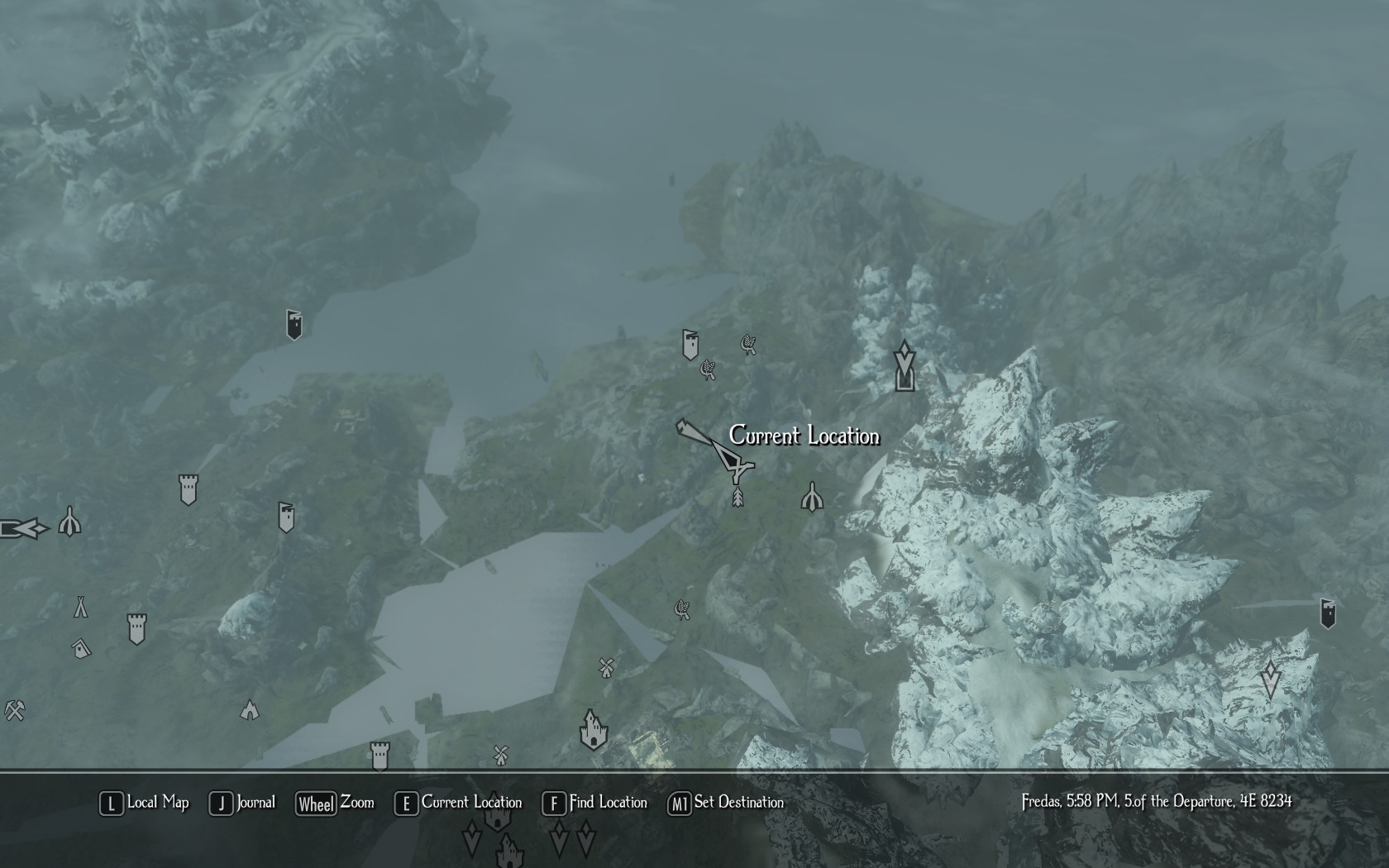Select the flag tower marker beside two farms

[690, 345]
